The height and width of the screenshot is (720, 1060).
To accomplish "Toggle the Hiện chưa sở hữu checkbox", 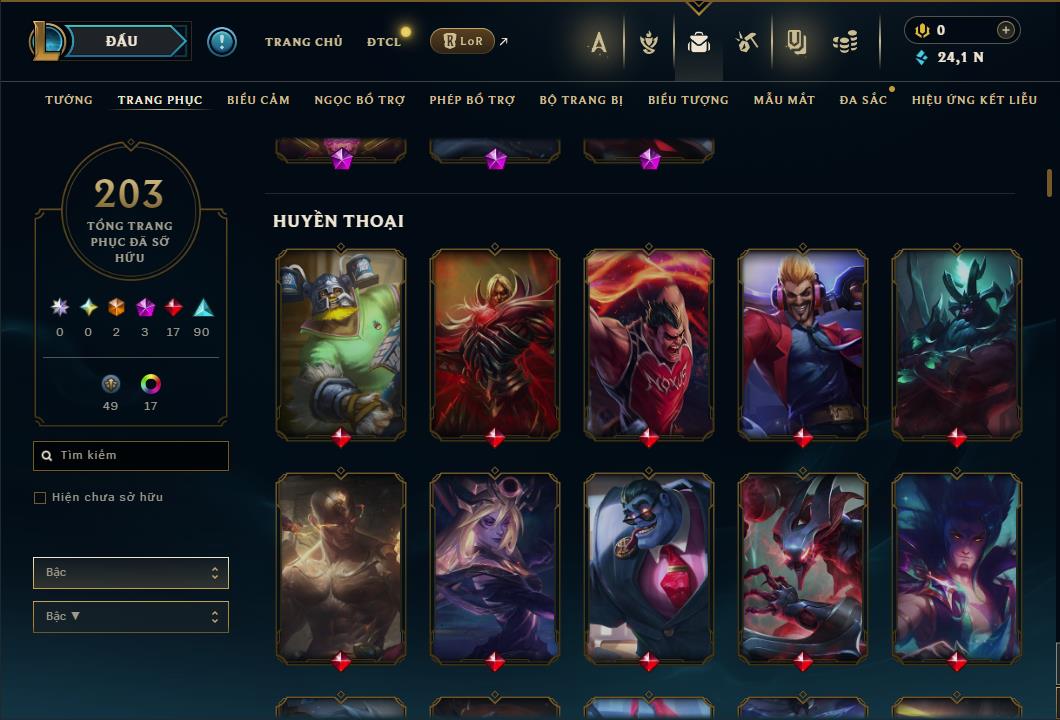I will [x=40, y=498].
